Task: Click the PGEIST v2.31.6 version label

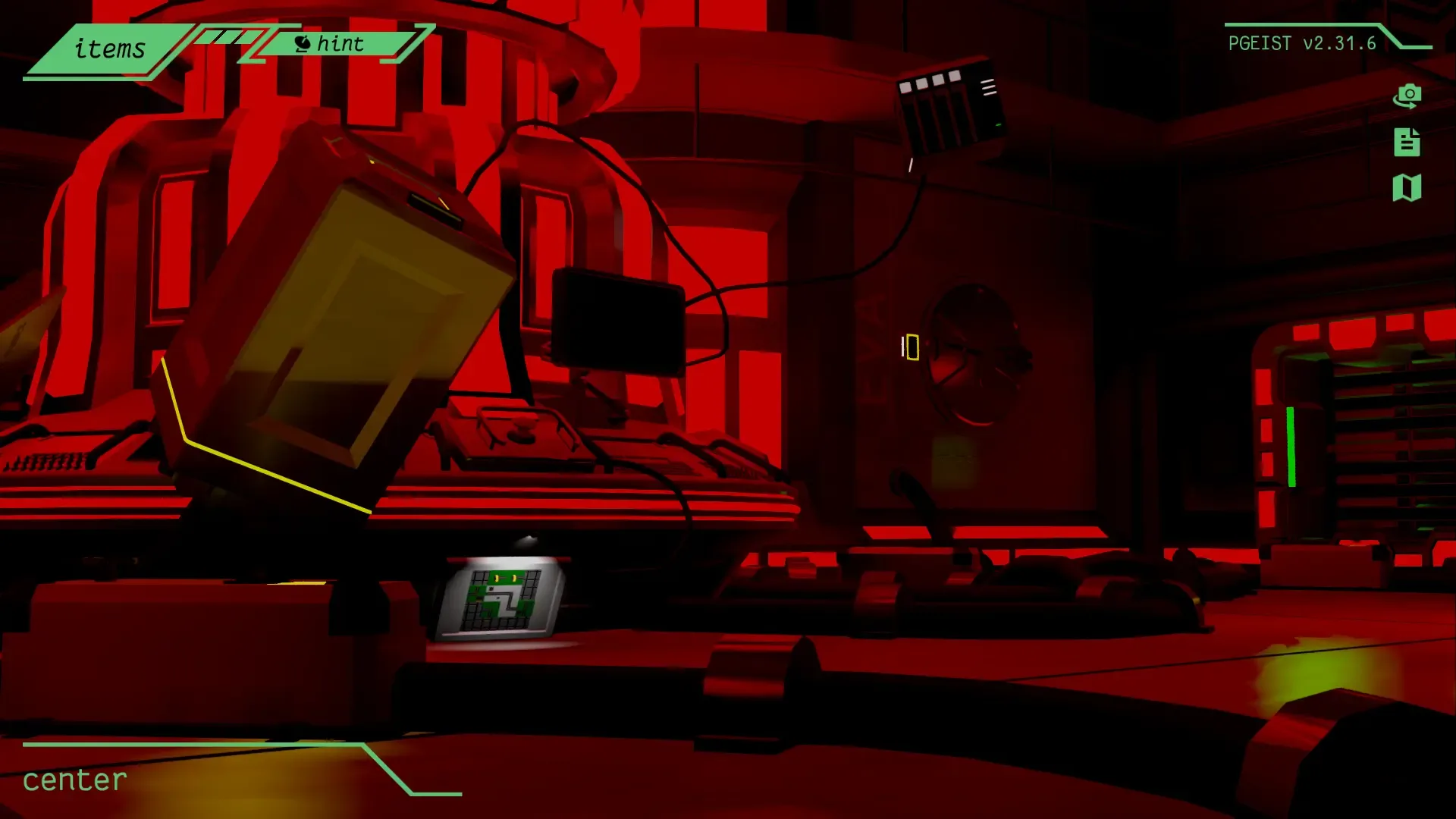Action: coord(1302,43)
